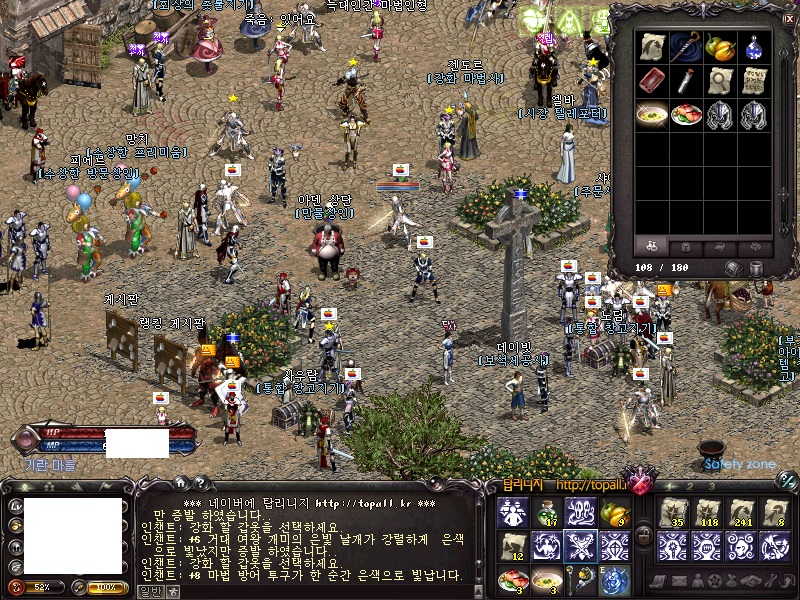Open the chest button beside the trash can
The width and height of the screenshot is (800, 600).
[734, 268]
